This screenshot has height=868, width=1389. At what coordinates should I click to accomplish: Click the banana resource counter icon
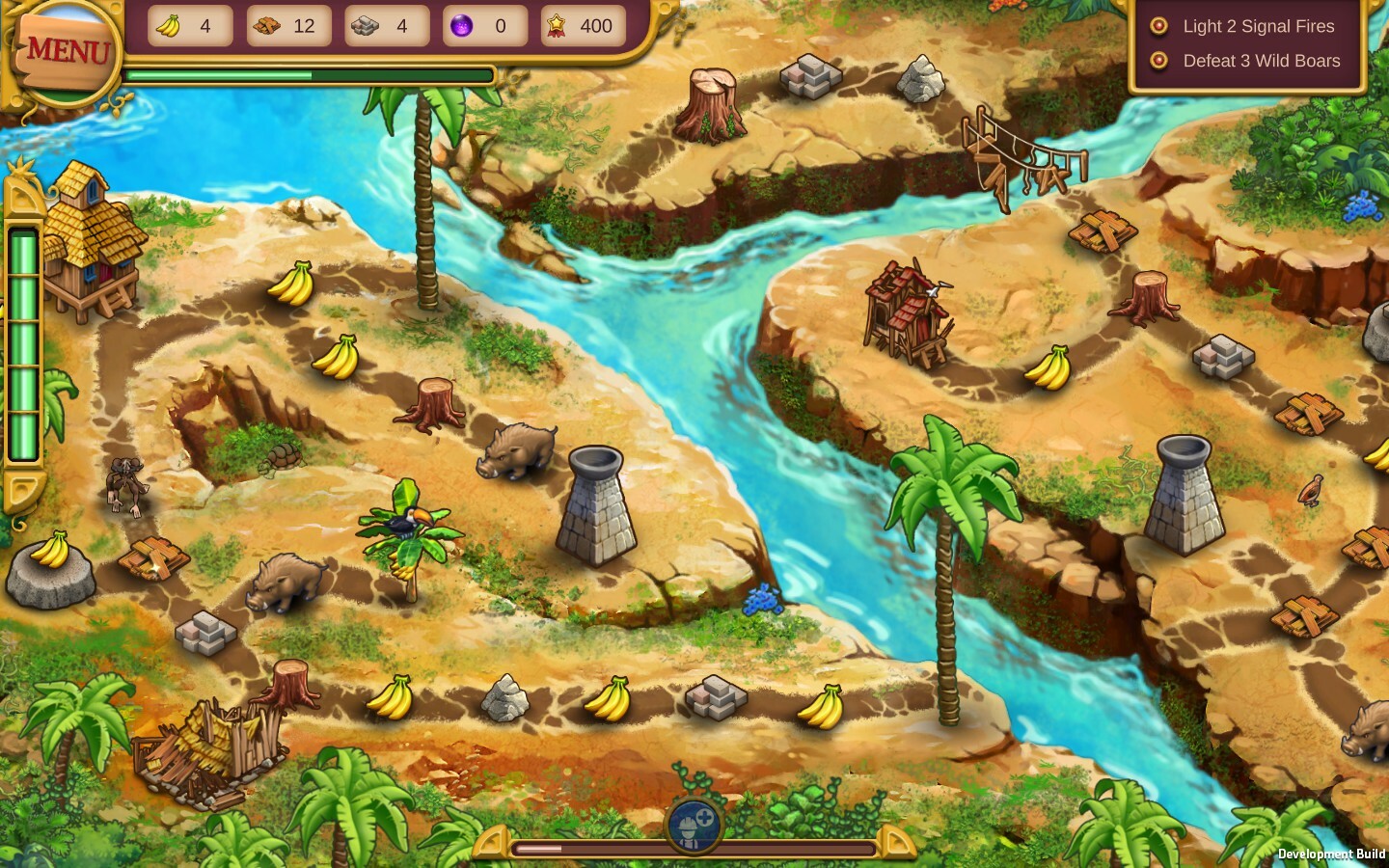point(169,26)
